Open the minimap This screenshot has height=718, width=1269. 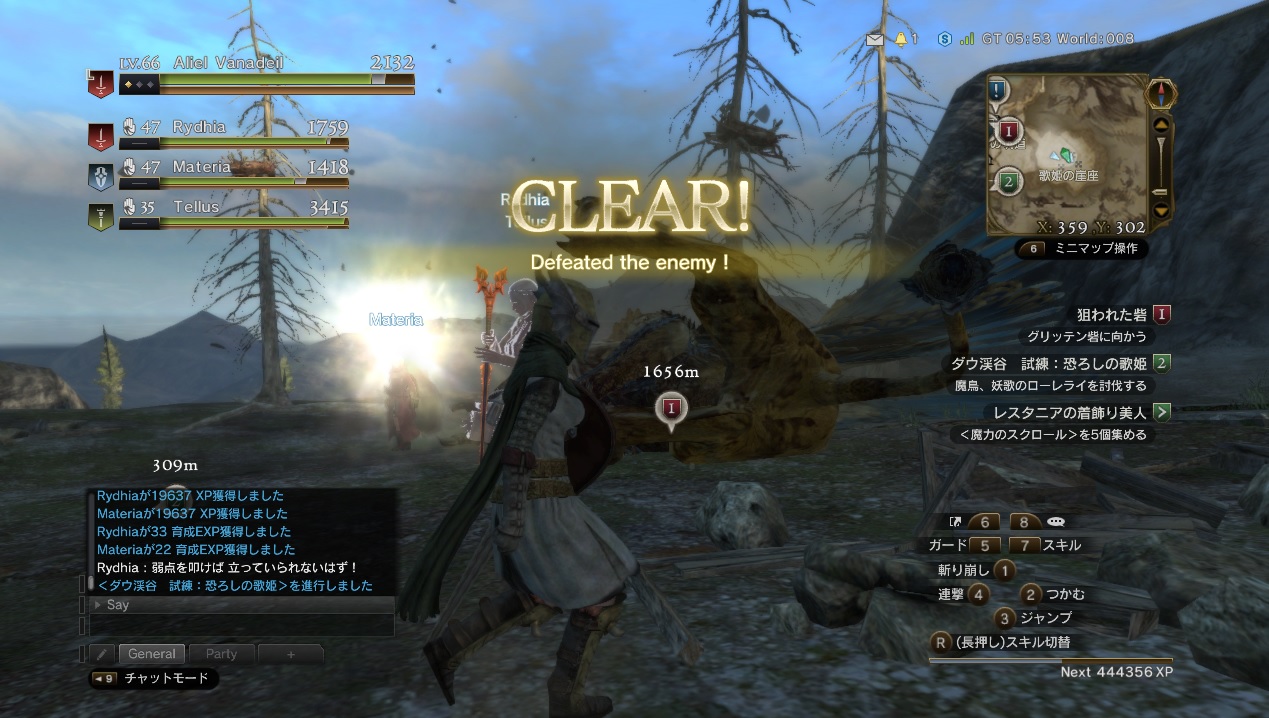coord(1068,153)
